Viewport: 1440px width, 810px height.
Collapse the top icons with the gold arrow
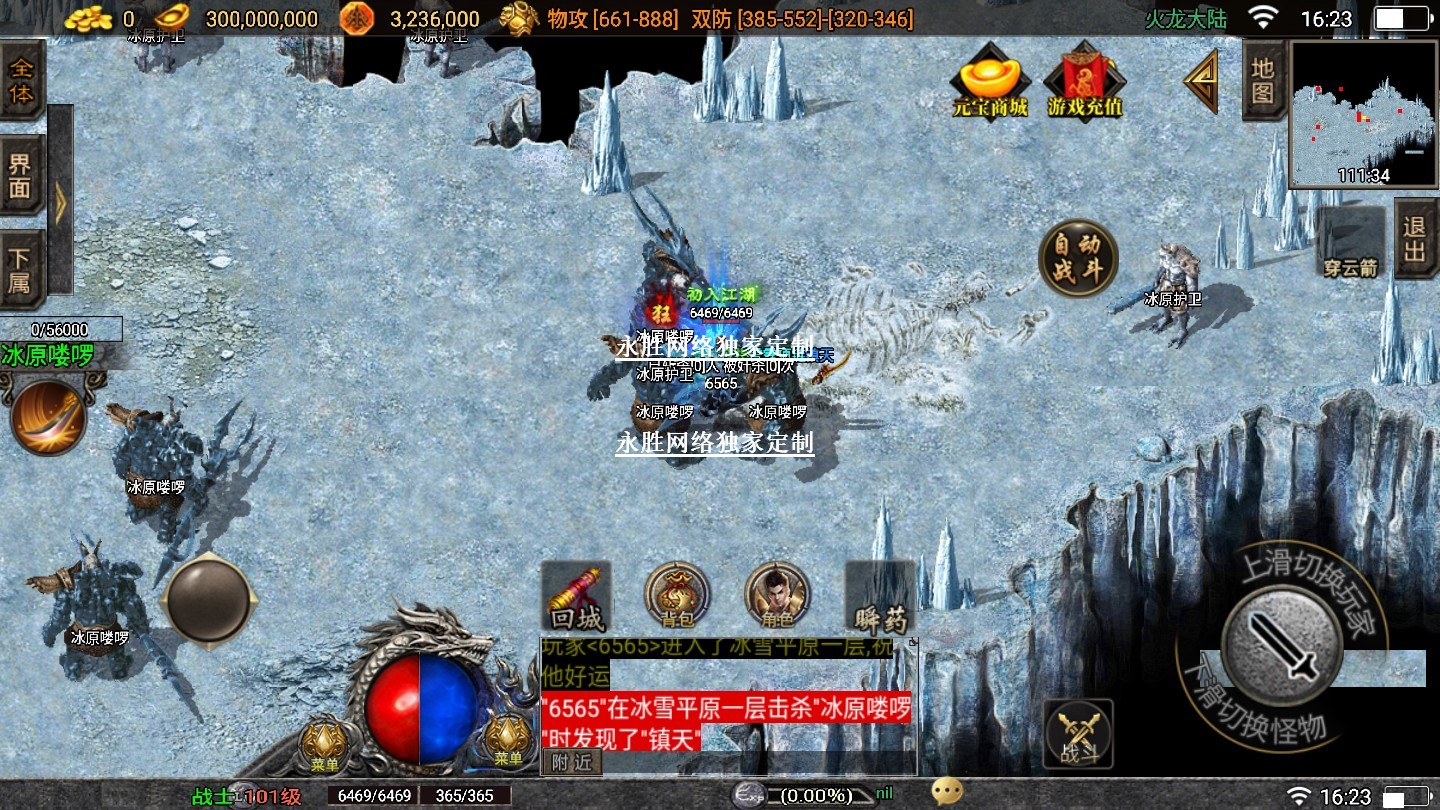point(1203,82)
